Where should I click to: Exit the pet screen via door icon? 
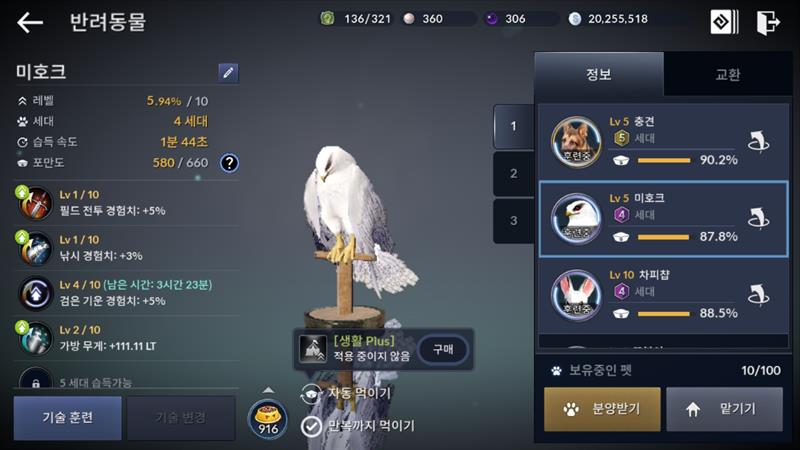coord(768,22)
